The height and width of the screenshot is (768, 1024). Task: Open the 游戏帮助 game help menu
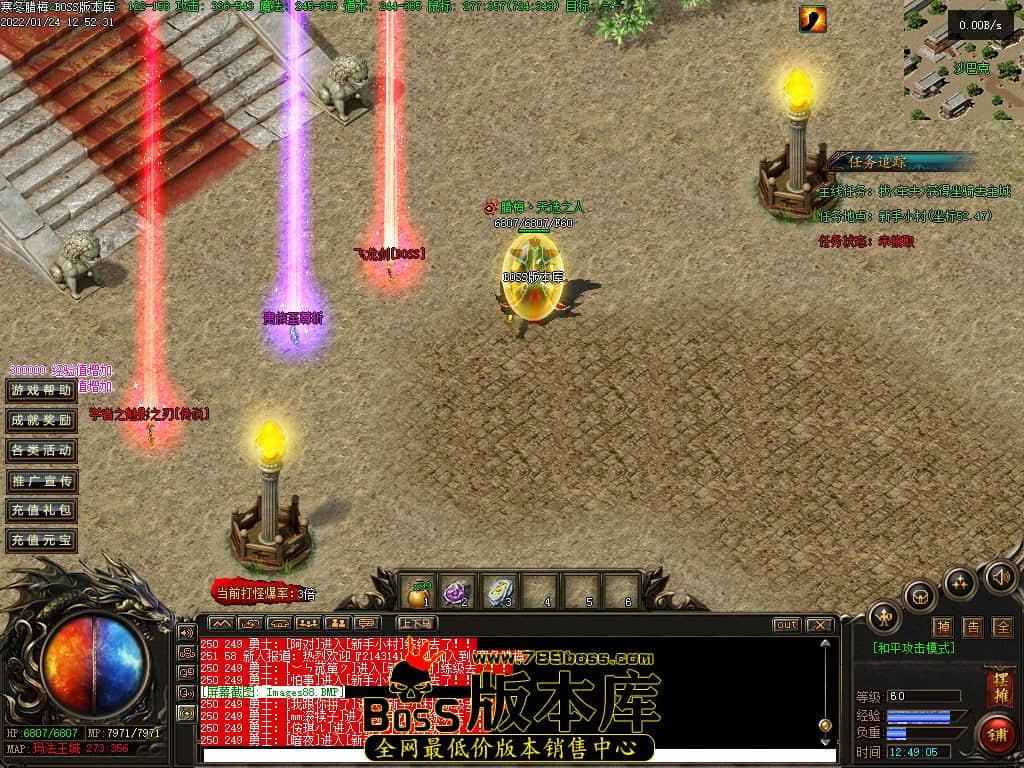click(x=41, y=390)
